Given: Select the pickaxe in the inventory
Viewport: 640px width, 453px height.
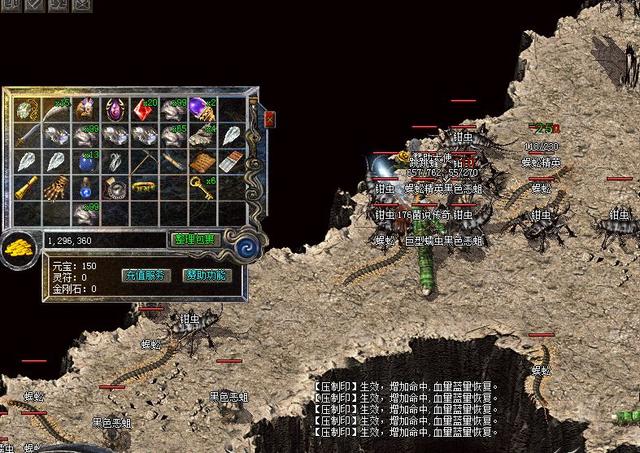Looking at the screenshot, I should 143,160.
